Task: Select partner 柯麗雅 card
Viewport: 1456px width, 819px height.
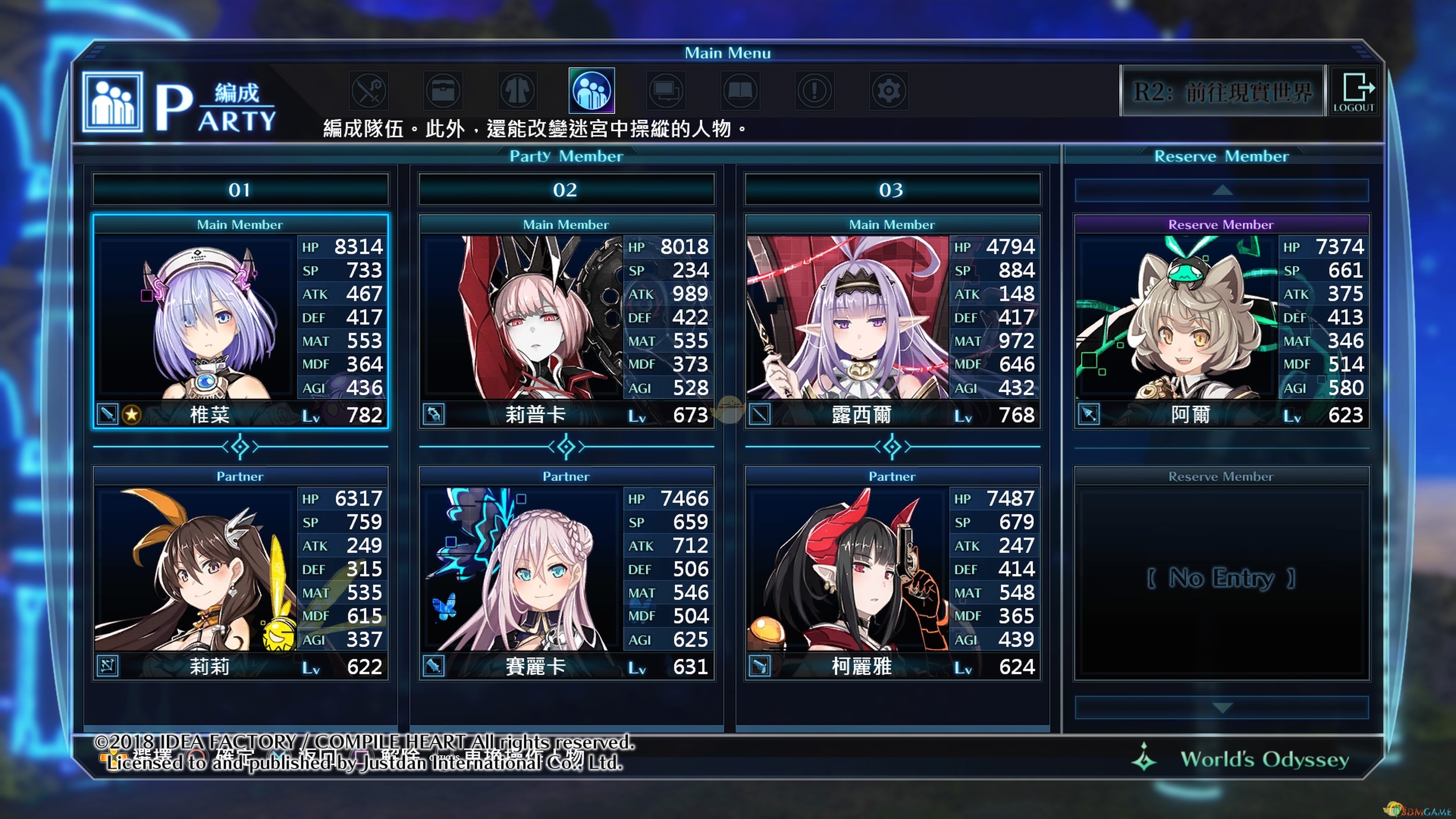Action: click(x=893, y=573)
